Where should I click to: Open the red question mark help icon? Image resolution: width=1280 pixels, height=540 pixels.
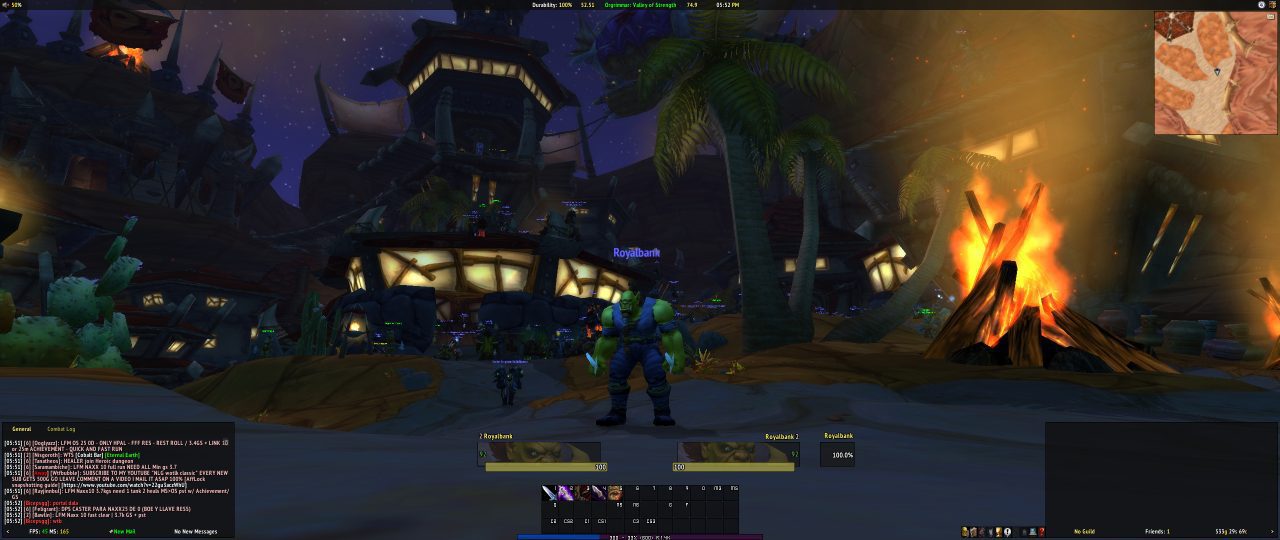tap(1042, 532)
